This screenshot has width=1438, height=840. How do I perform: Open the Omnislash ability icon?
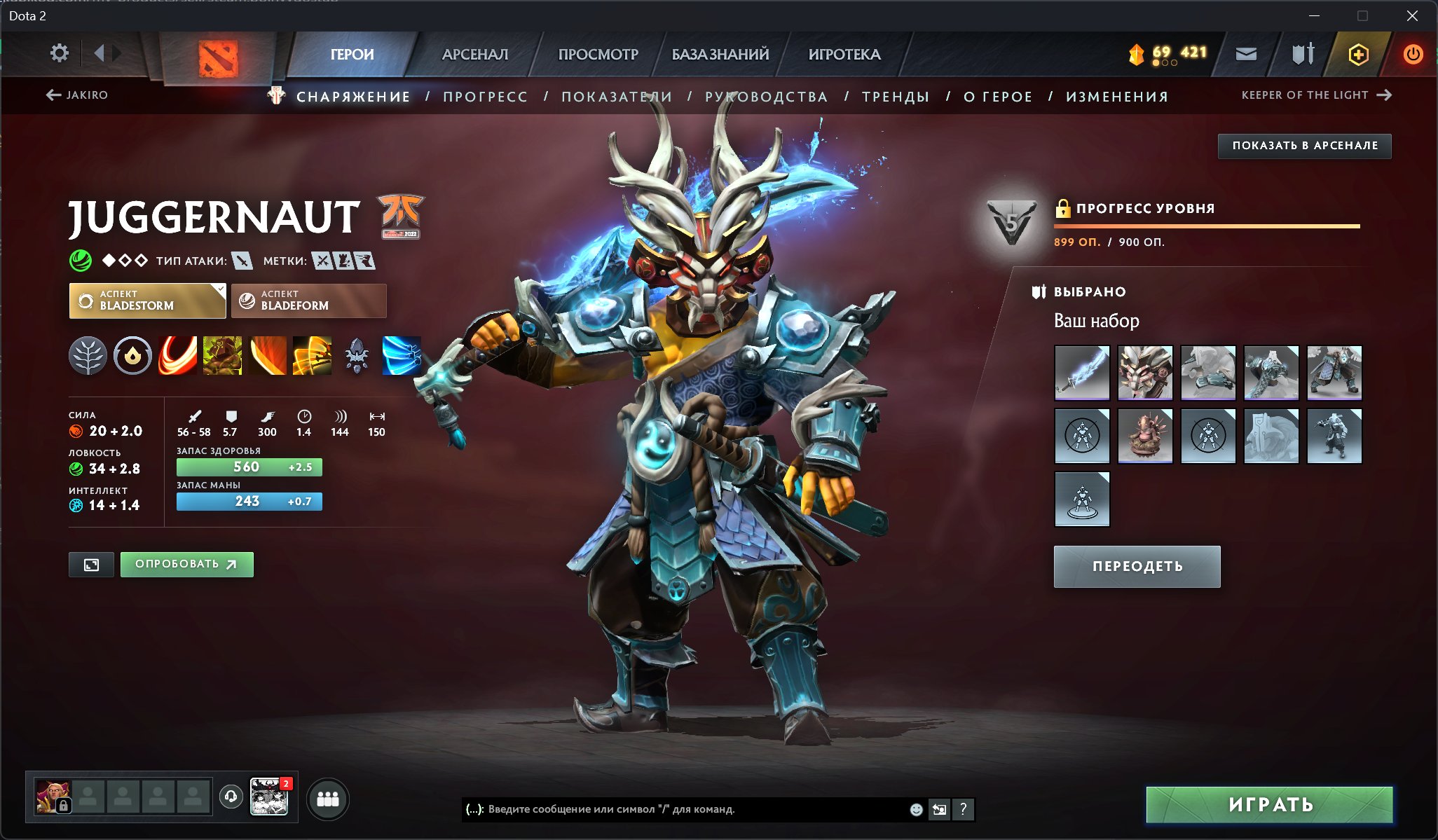click(312, 355)
